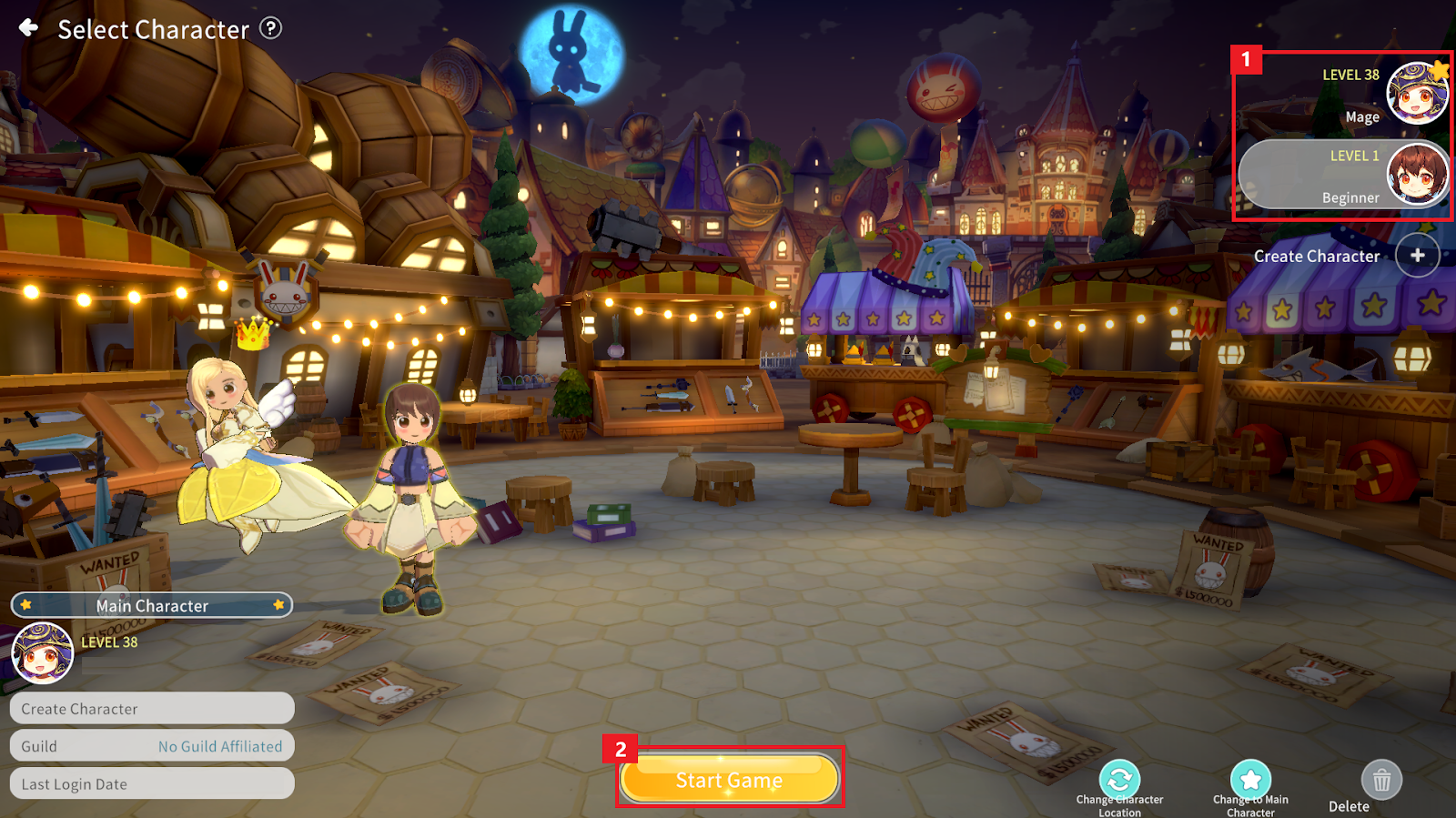Viewport: 1456px width, 818px height.
Task: Start the game with selected character
Action: pyautogui.click(x=729, y=779)
